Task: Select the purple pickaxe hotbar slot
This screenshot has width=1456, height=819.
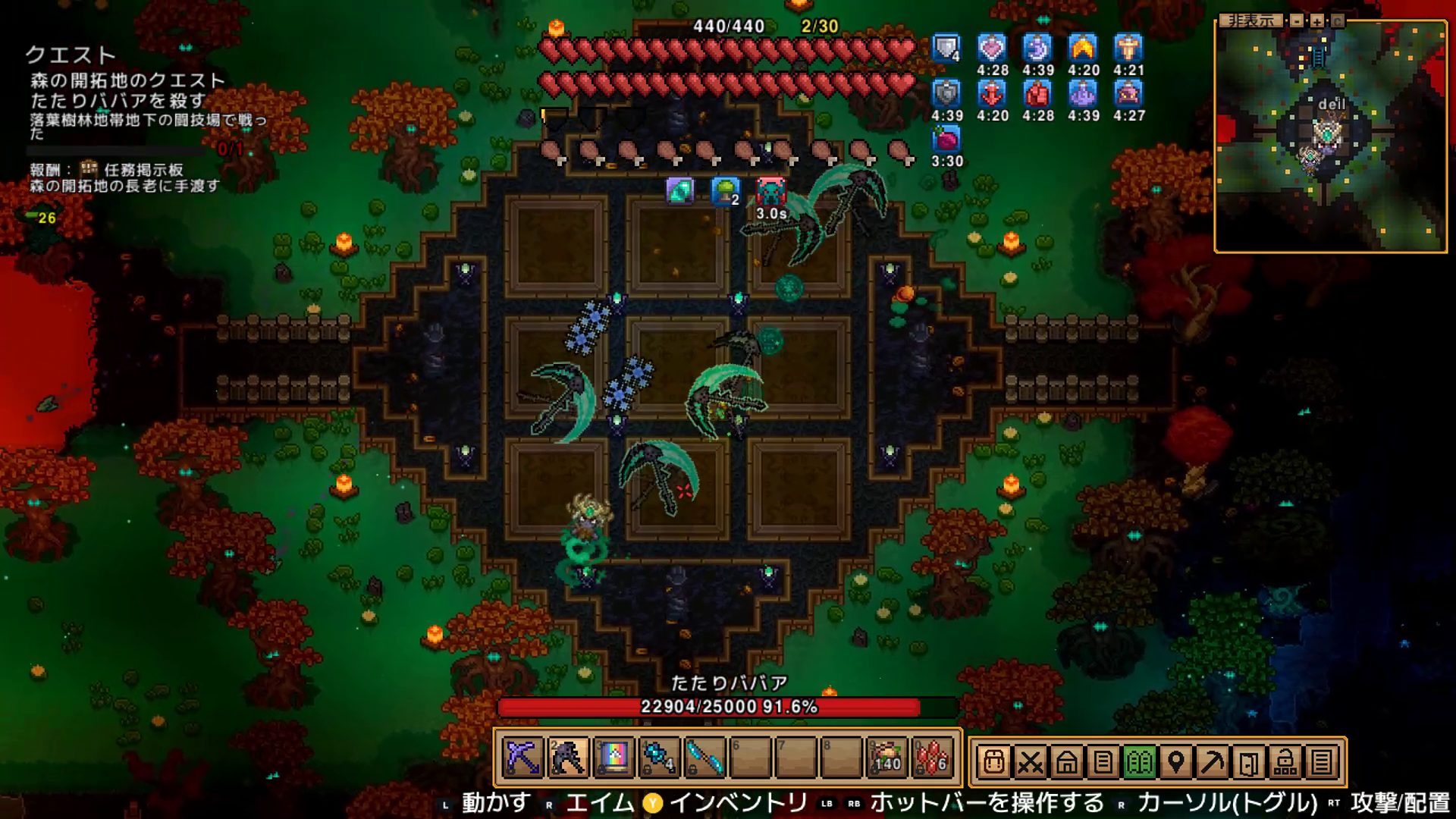Action: point(523,758)
